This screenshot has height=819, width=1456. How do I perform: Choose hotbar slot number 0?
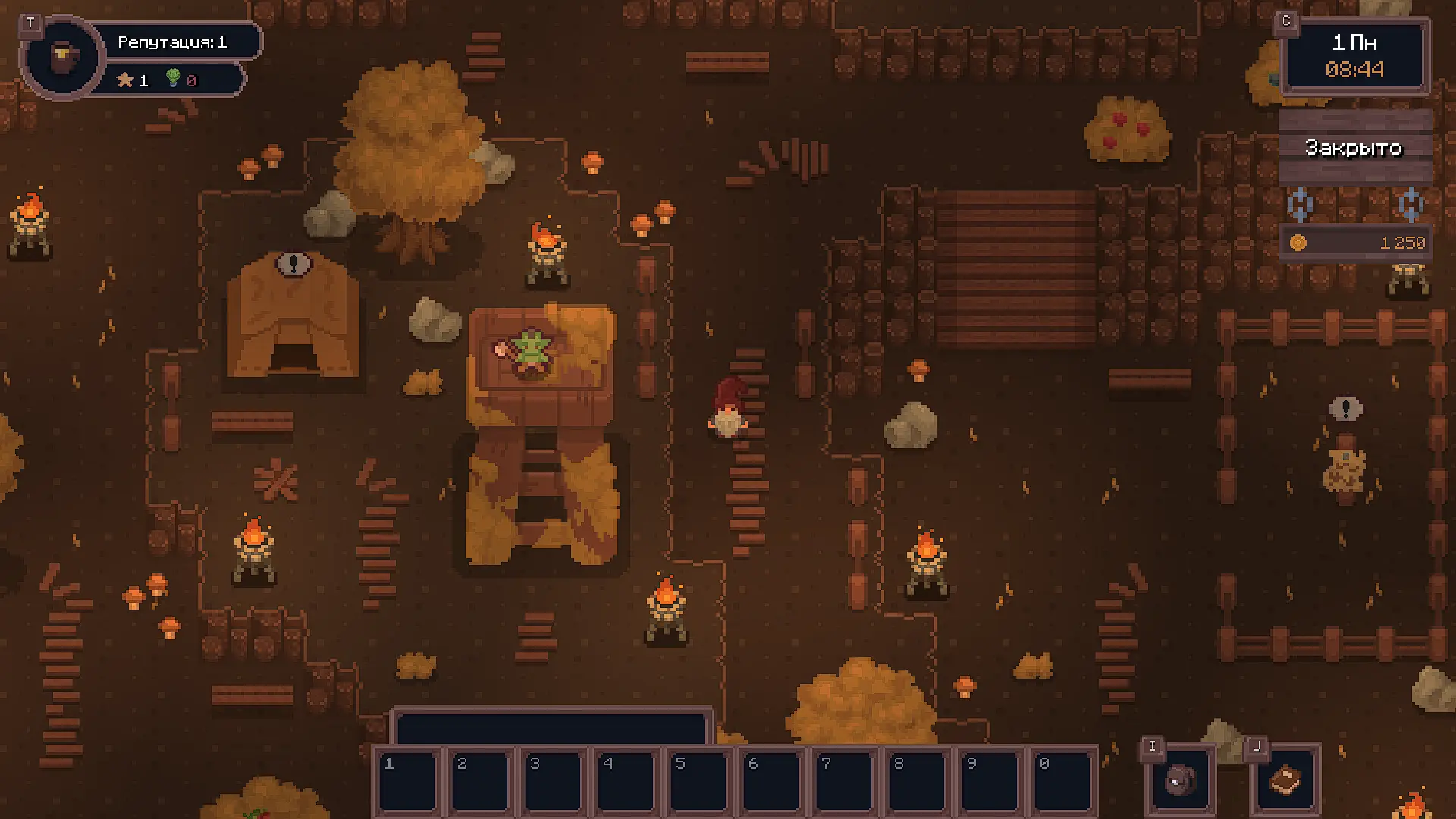(x=1063, y=781)
